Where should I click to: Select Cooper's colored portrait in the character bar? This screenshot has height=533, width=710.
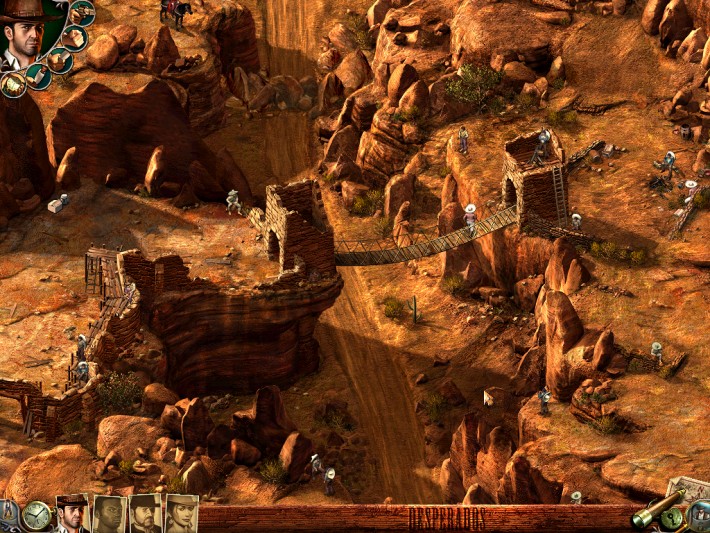coord(72,513)
